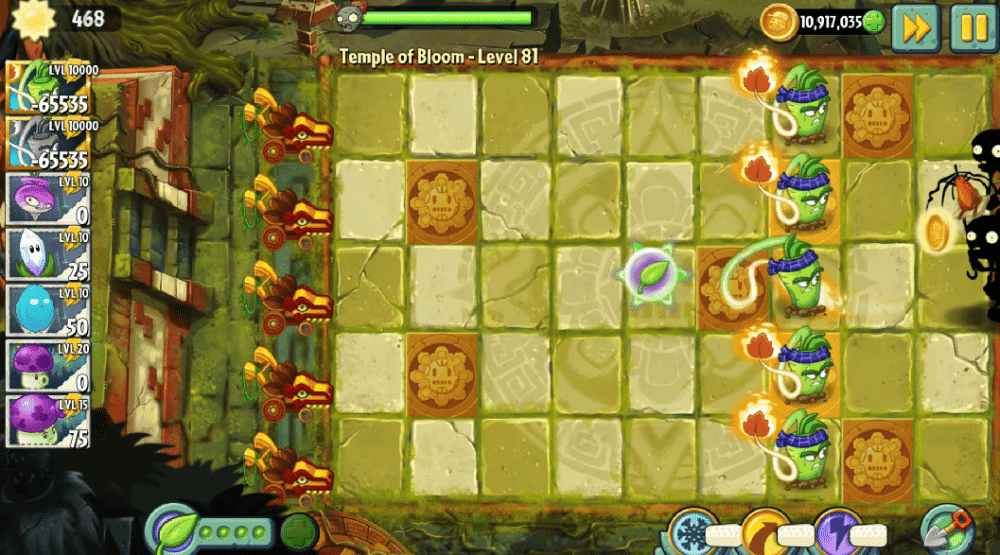Buy more Plant Food with the plus button
Image resolution: width=1000 pixels, height=555 pixels.
[298, 531]
